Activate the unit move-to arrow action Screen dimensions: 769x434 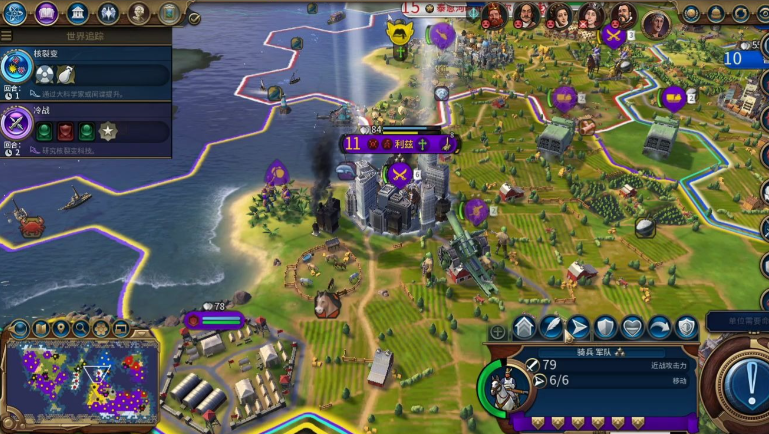(578, 327)
